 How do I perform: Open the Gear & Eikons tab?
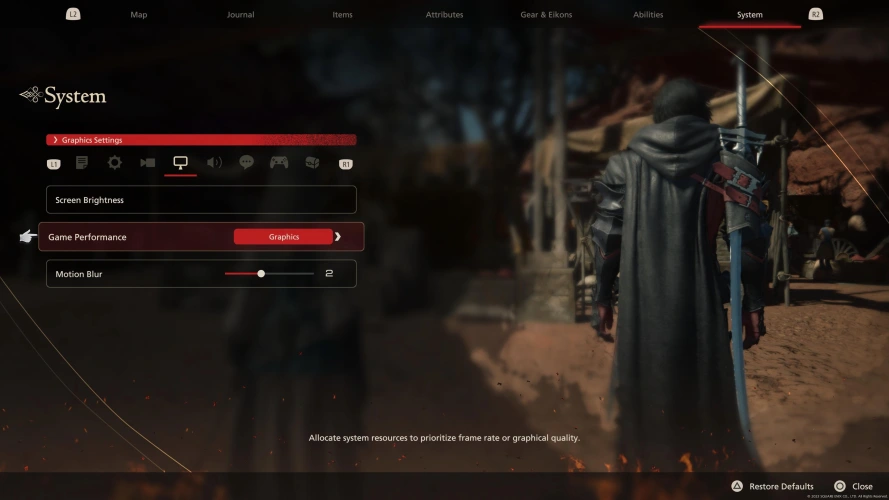coord(546,15)
